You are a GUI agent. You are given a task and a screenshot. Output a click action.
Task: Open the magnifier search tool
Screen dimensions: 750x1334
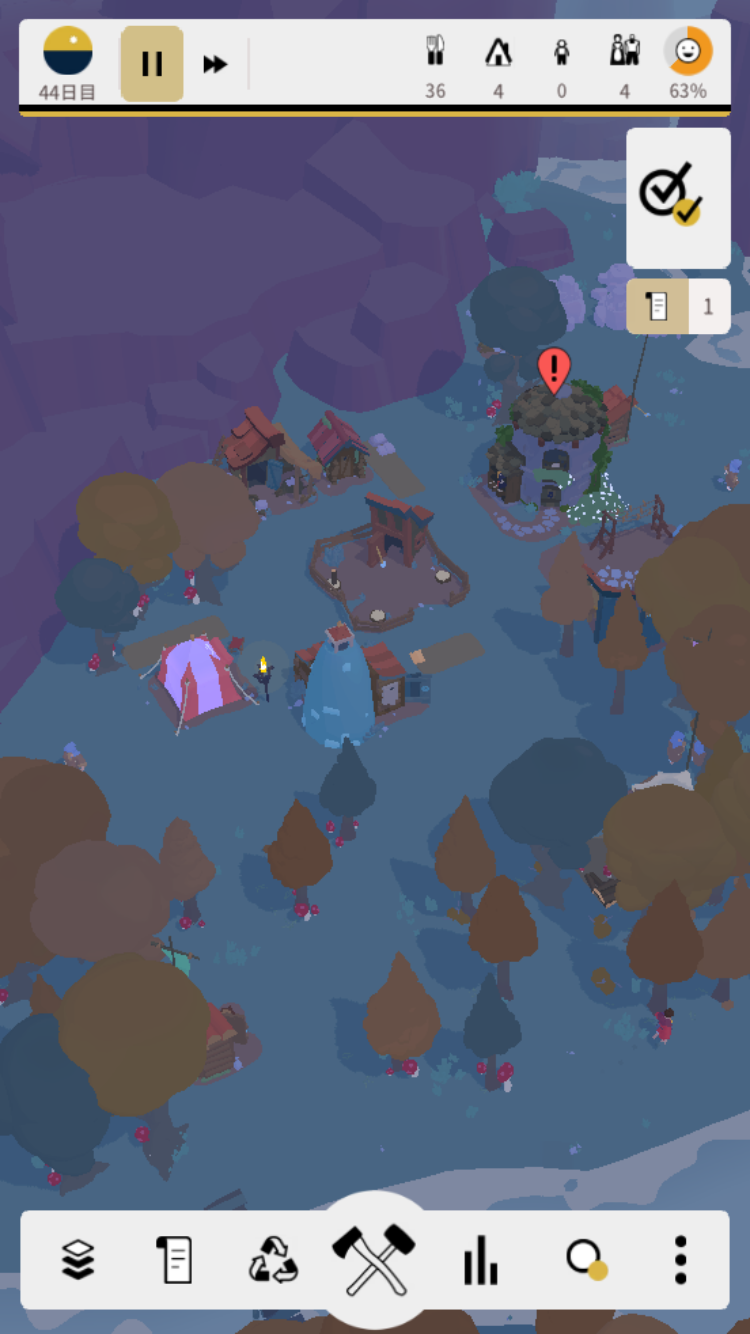click(x=584, y=1259)
